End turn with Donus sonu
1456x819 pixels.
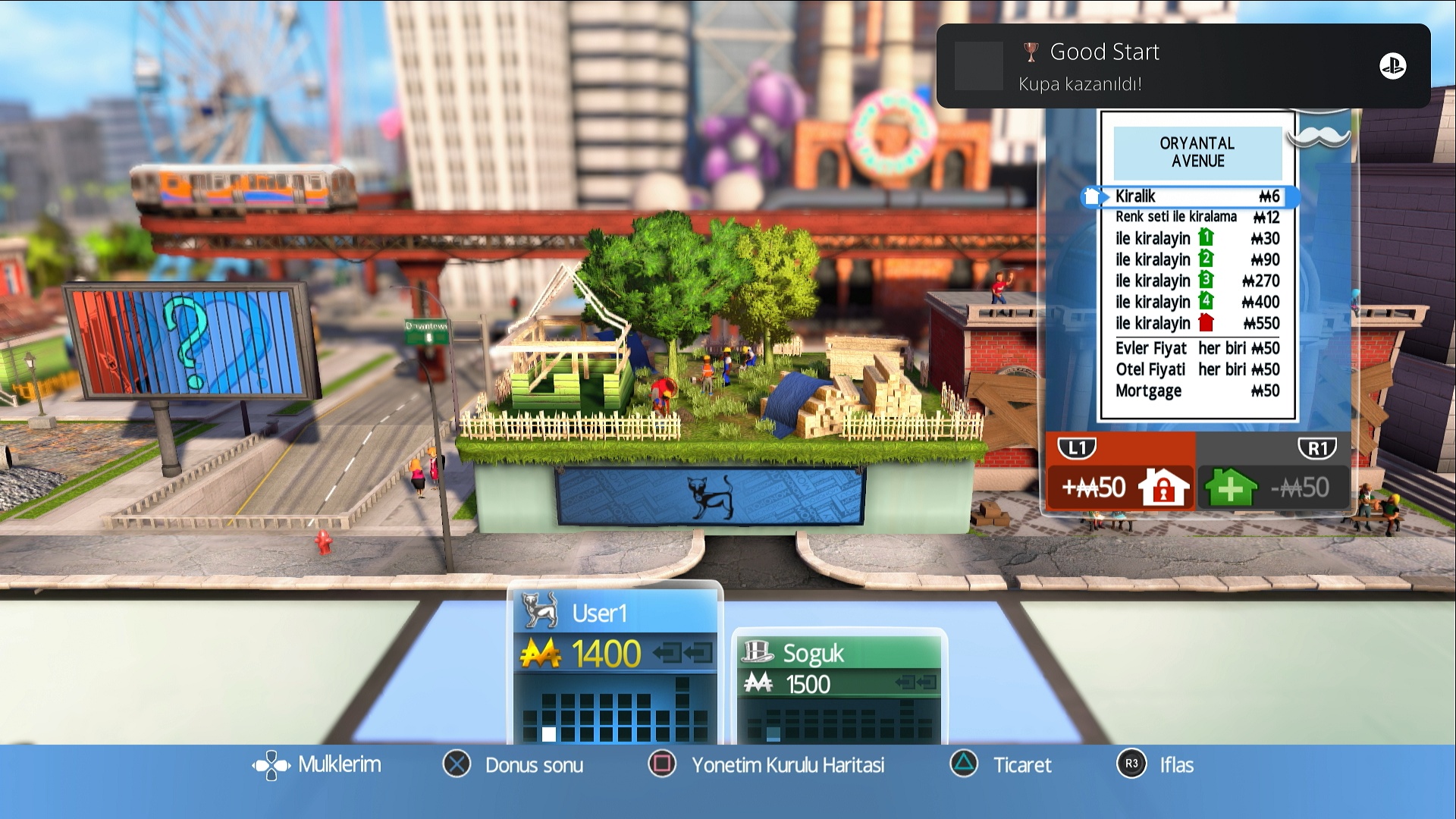(513, 764)
